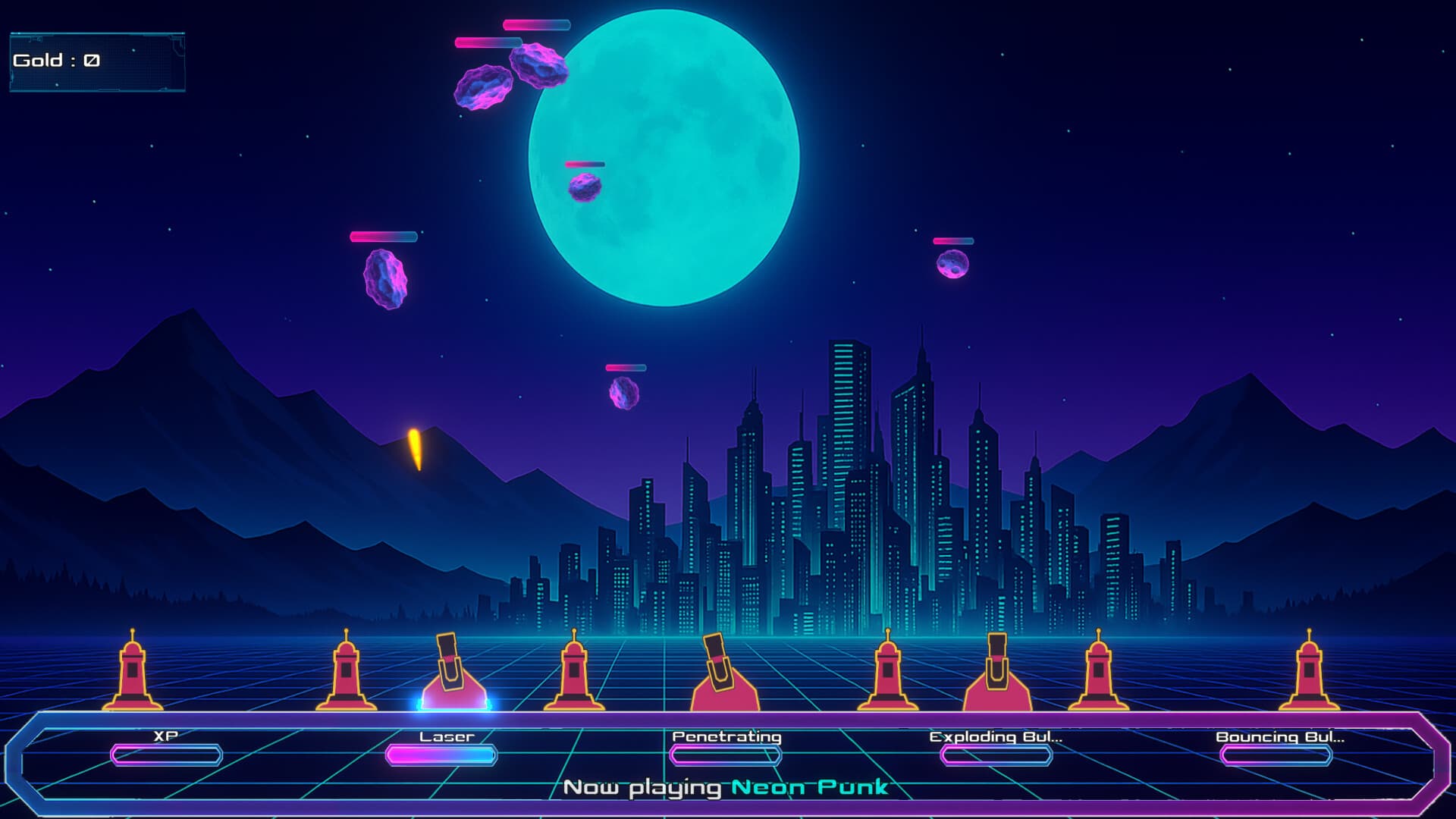This screenshot has width=1456, height=819.
Task: Click the Laser label tab
Action: click(x=446, y=735)
